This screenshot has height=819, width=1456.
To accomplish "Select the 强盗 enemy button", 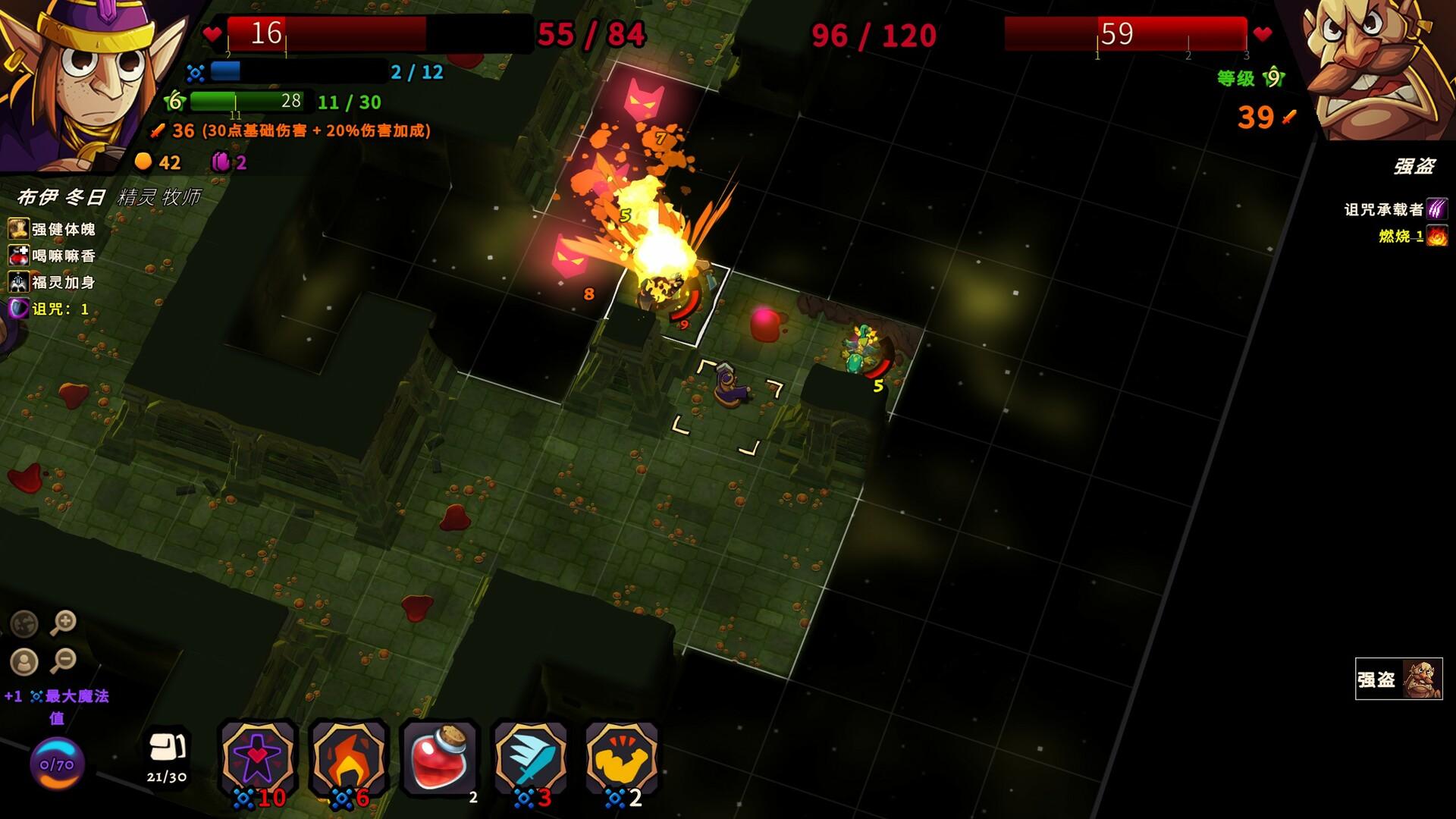I will point(1398,679).
